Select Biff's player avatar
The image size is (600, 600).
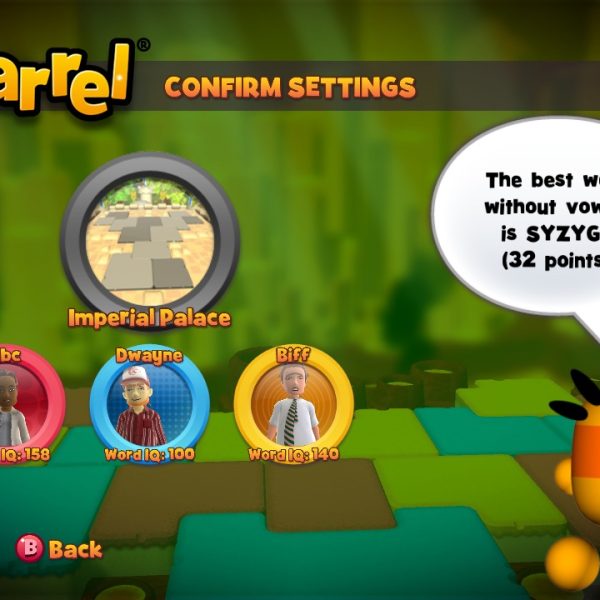click(x=293, y=404)
